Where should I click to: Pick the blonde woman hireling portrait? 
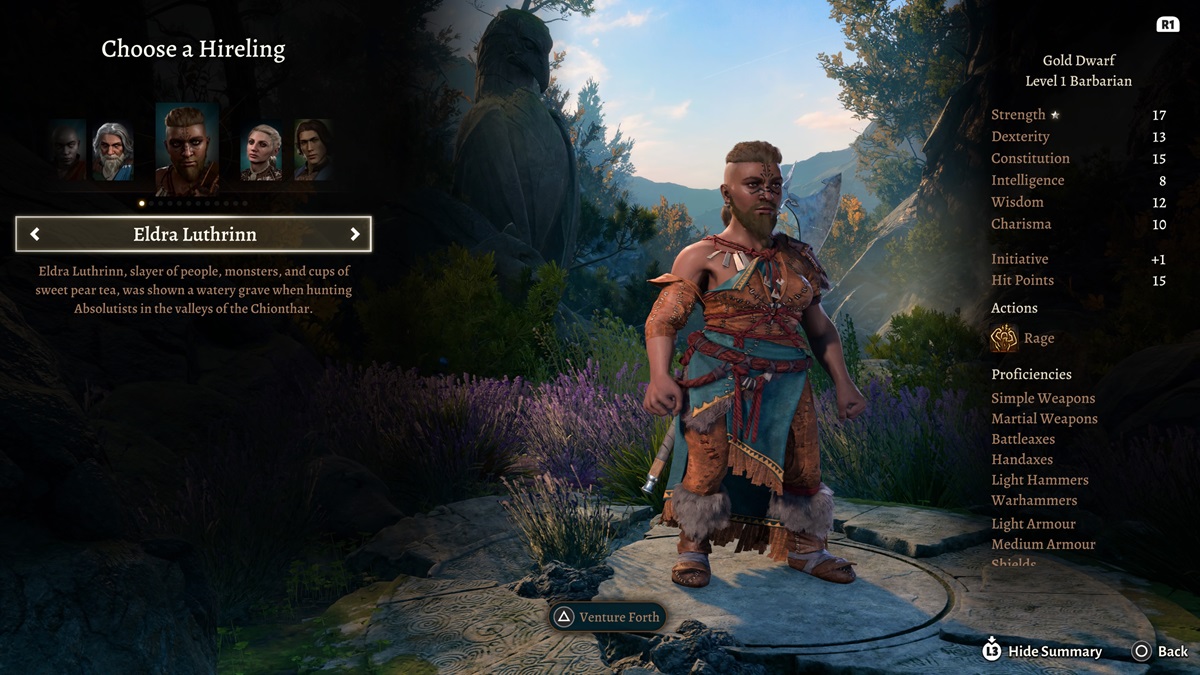(261, 152)
